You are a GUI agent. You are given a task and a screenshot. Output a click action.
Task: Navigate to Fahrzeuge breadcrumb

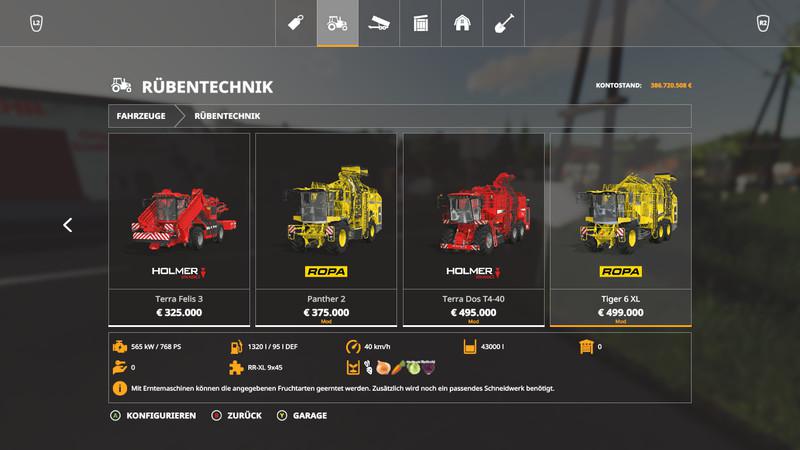click(x=141, y=116)
